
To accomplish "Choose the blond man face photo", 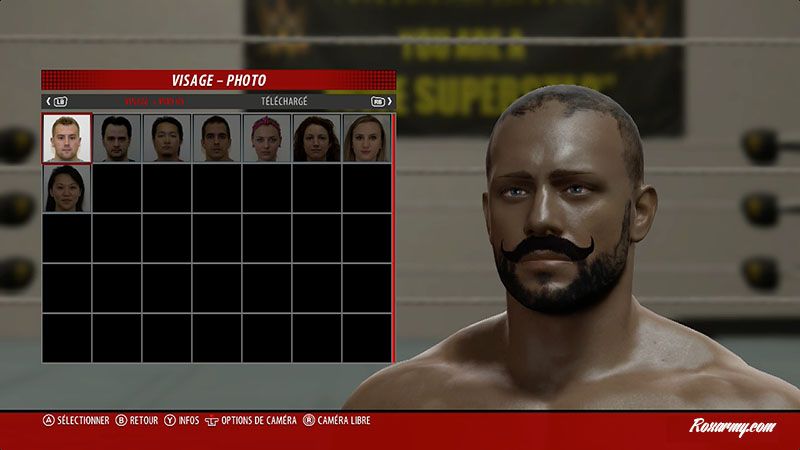I will [x=66, y=138].
